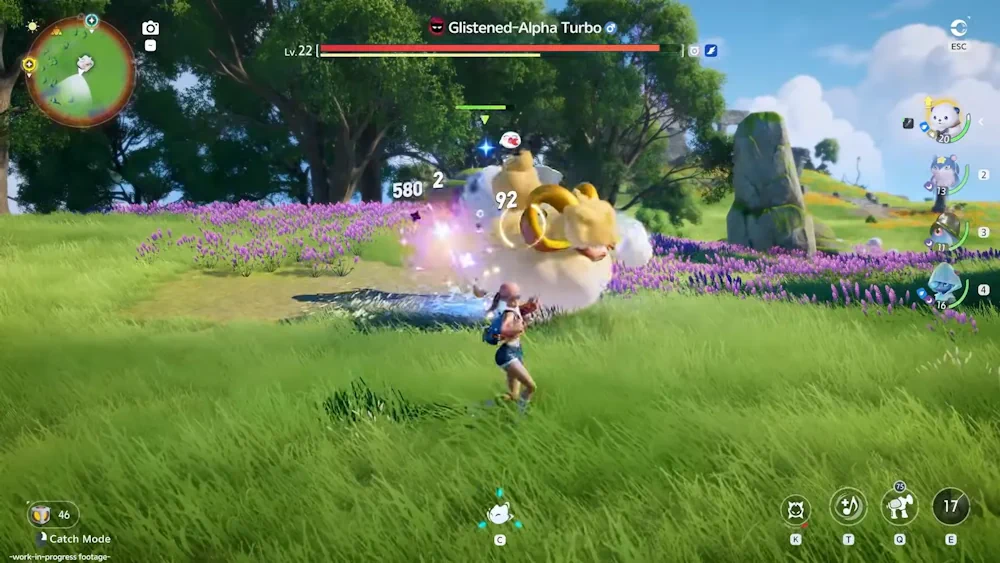Use the music note ability
The width and height of the screenshot is (1000, 563).
coord(848,507)
